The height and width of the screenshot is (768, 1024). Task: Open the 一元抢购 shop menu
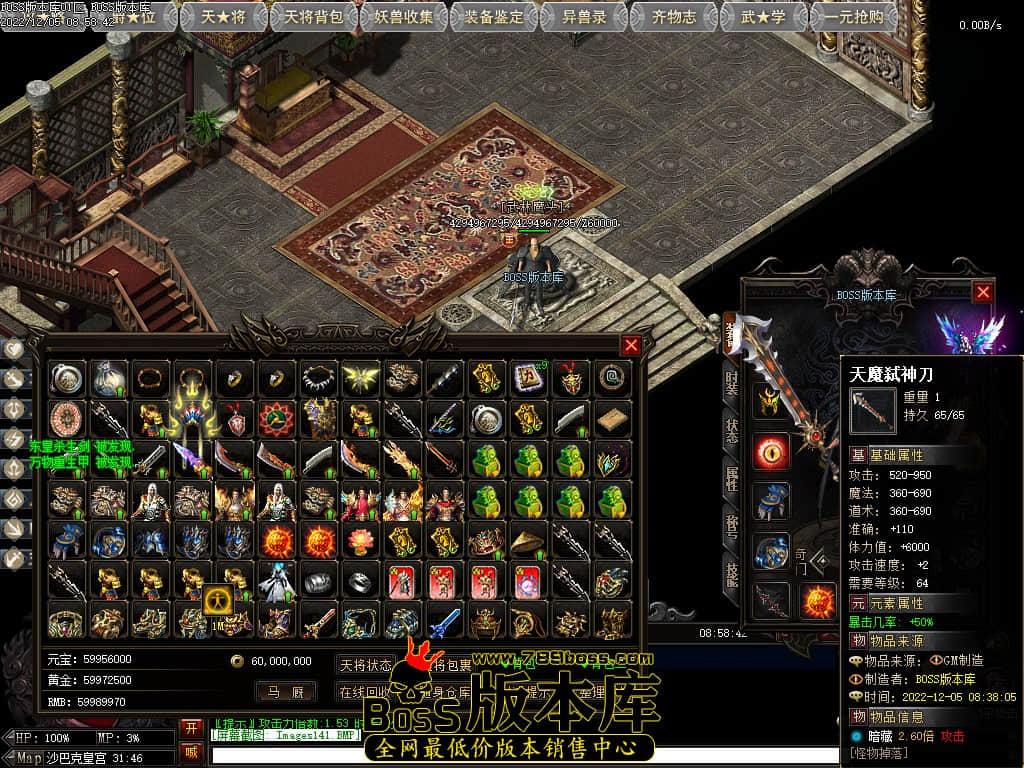tap(853, 17)
